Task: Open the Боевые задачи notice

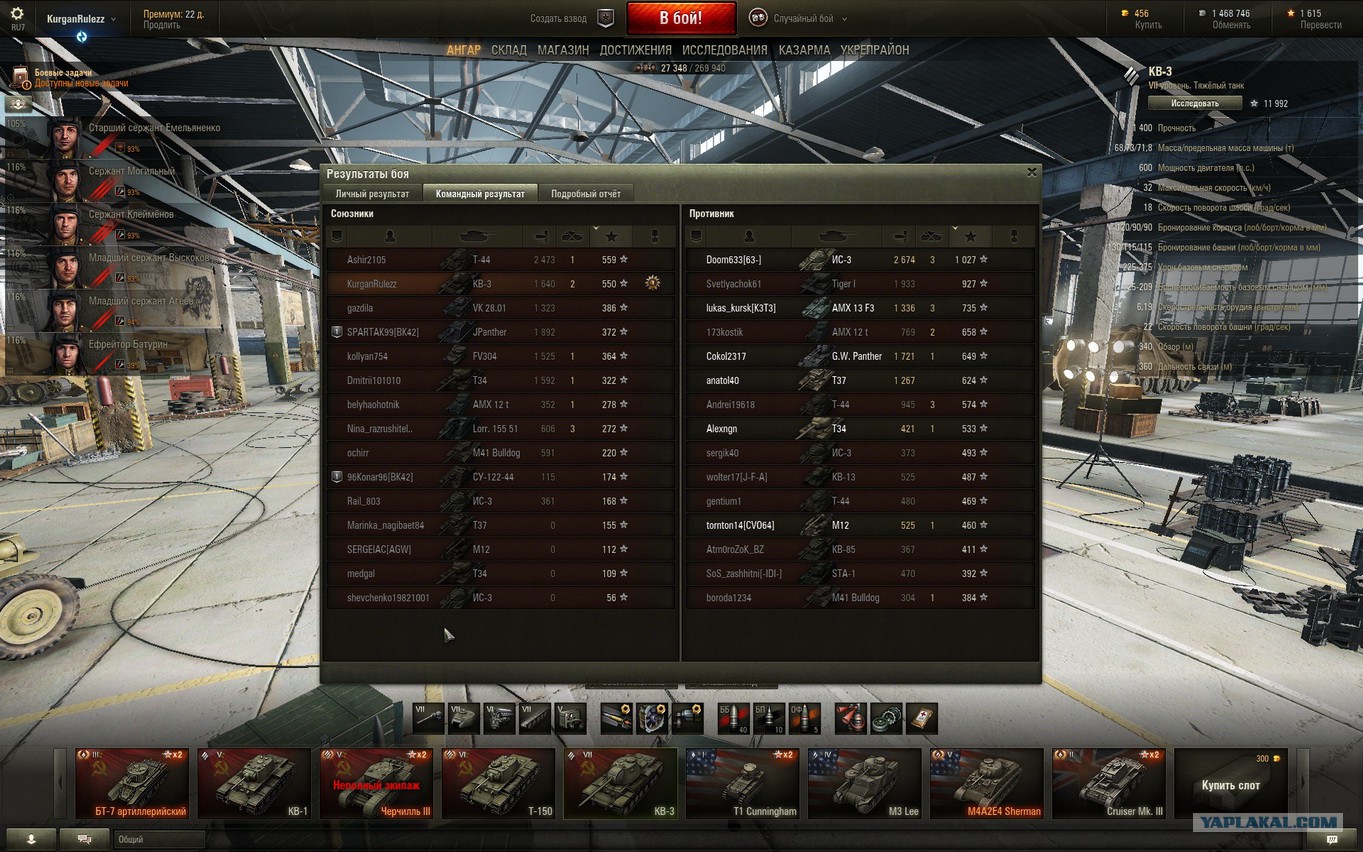Action: coord(70,78)
